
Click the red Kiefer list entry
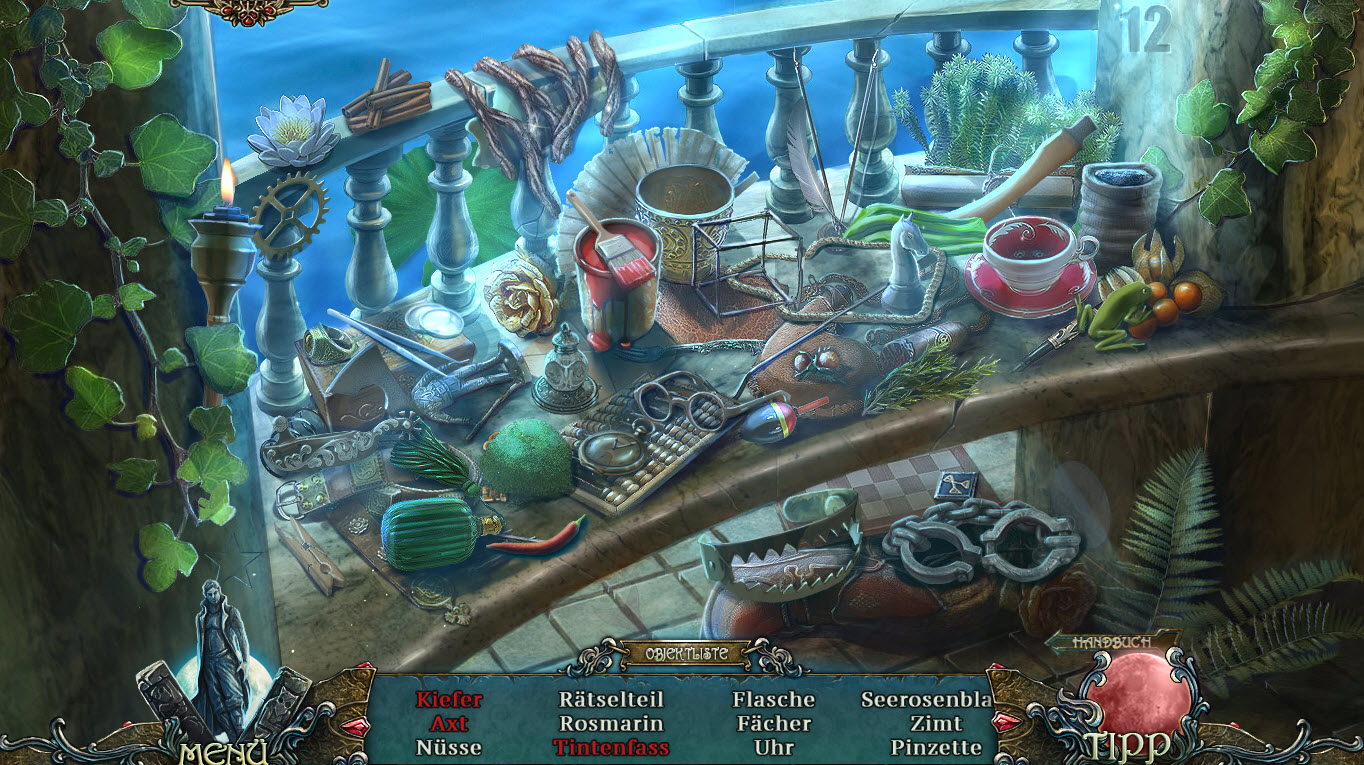click(x=449, y=700)
